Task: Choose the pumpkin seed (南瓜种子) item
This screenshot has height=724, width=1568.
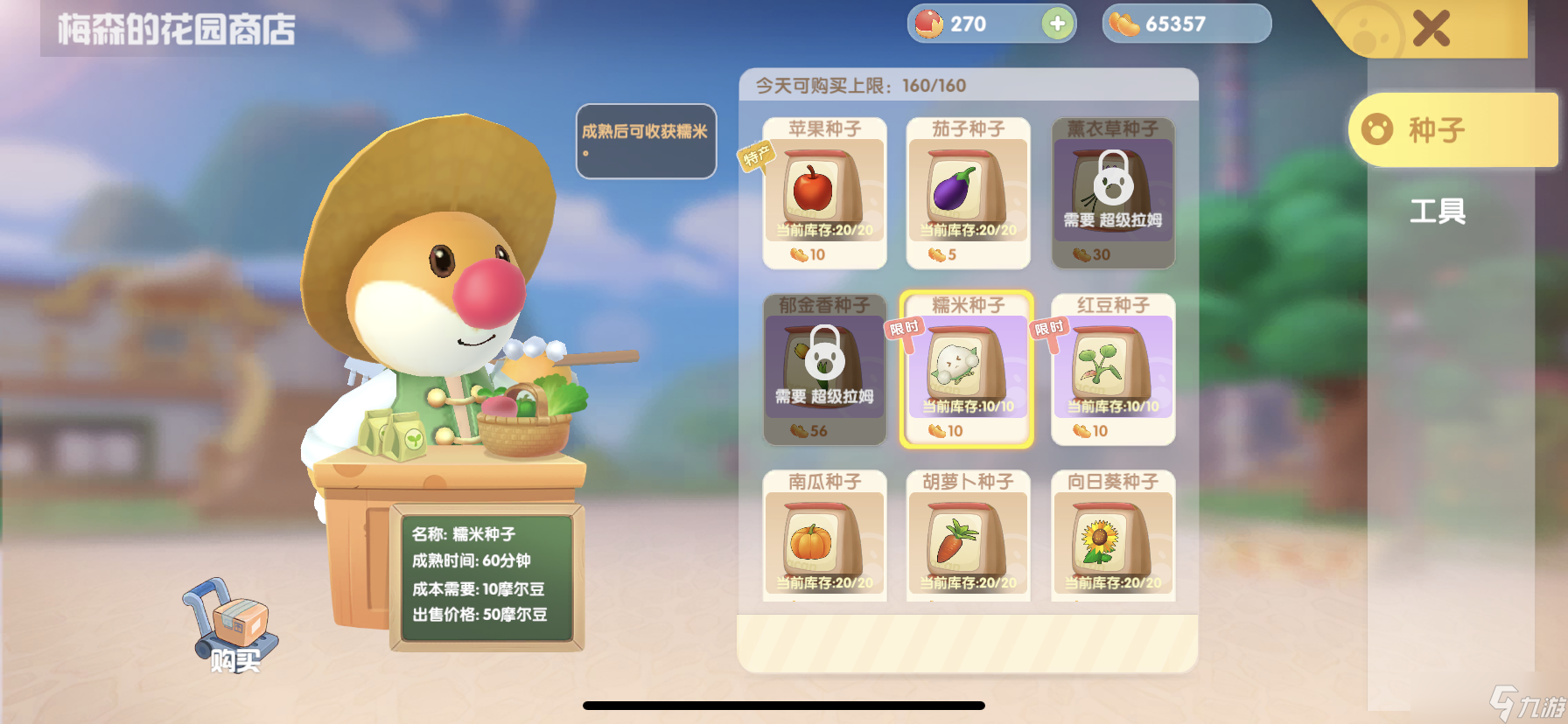Action: click(x=824, y=537)
